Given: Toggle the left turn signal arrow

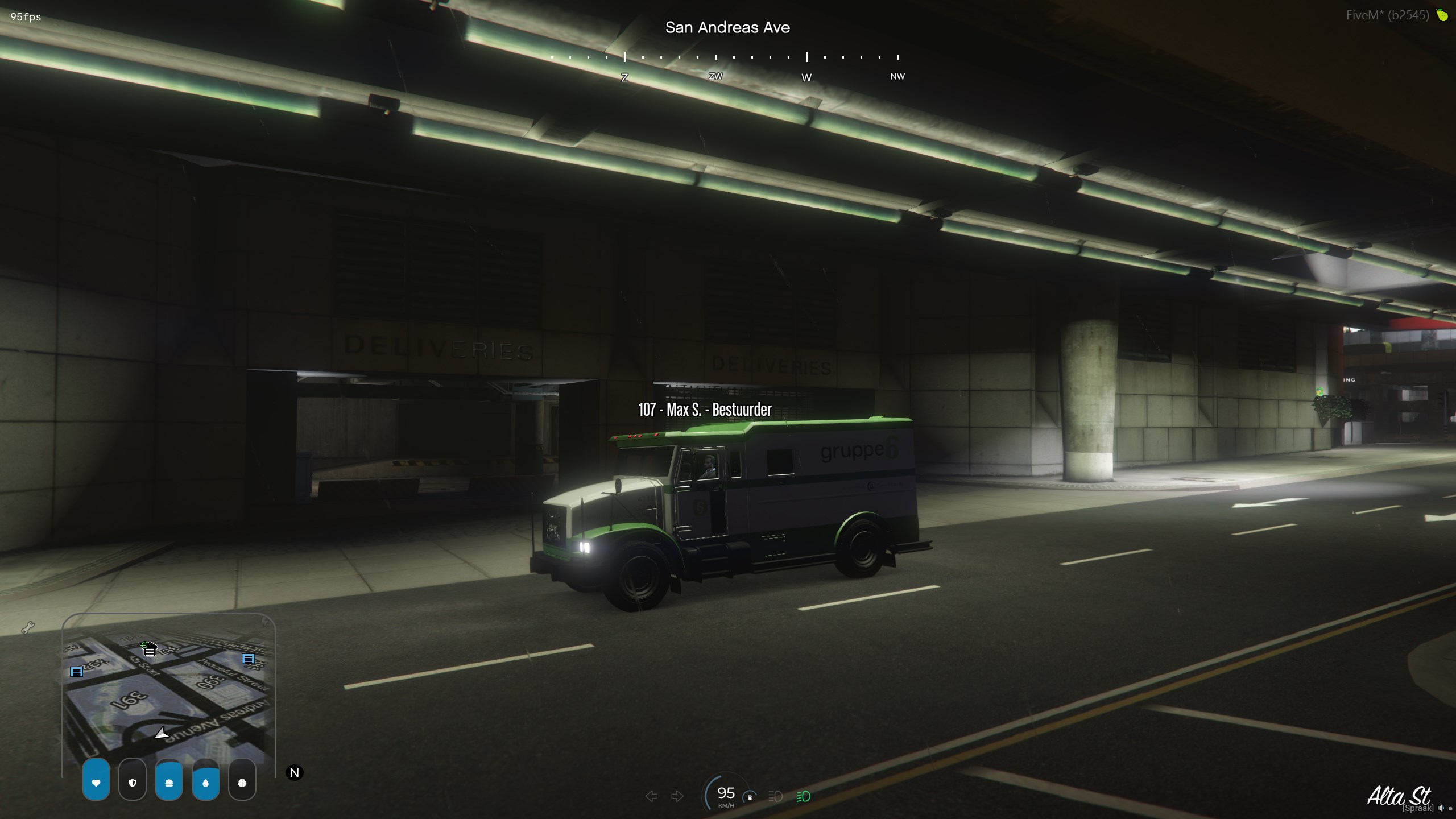Looking at the screenshot, I should (652, 796).
